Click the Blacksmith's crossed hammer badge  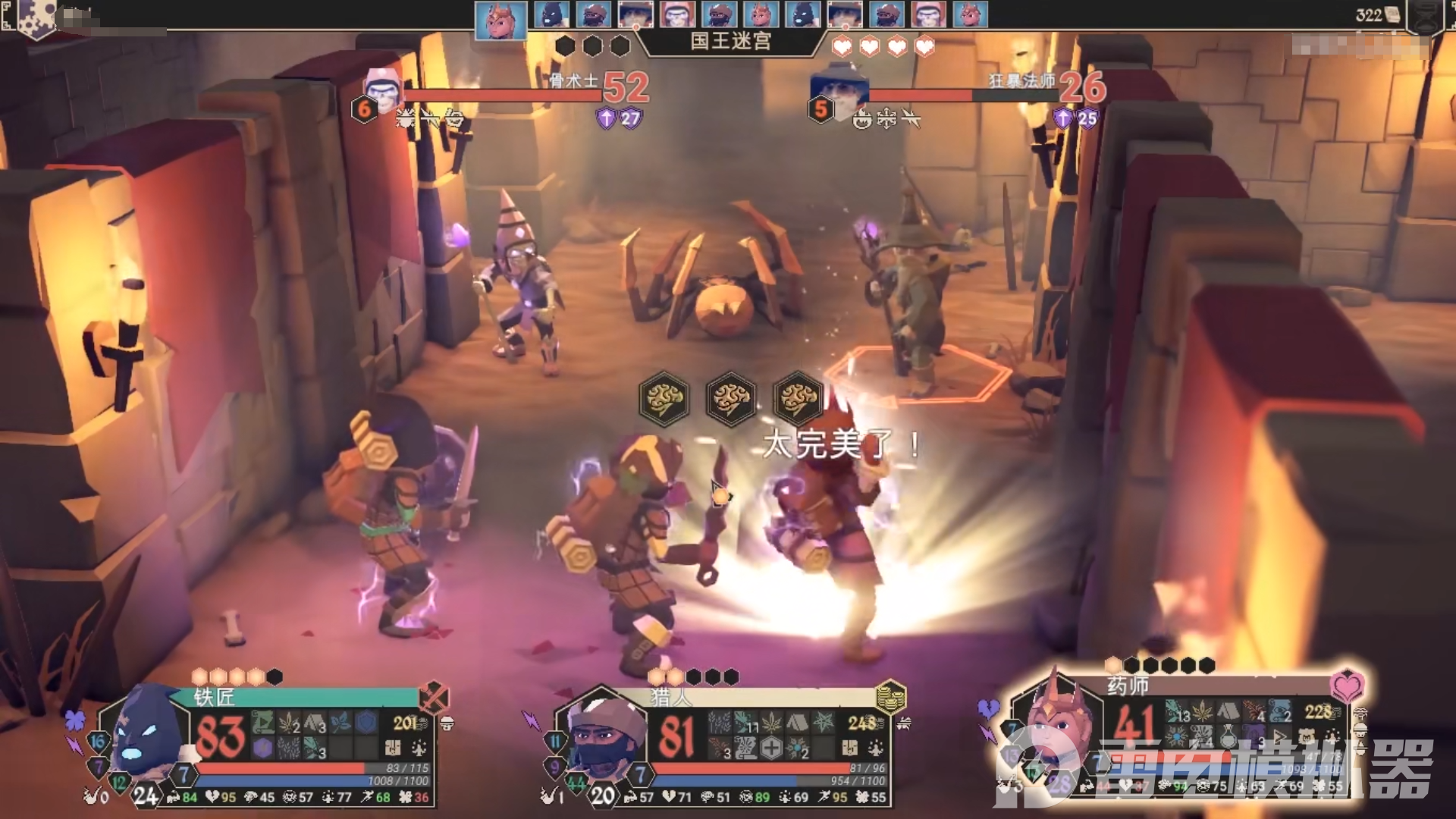(434, 697)
